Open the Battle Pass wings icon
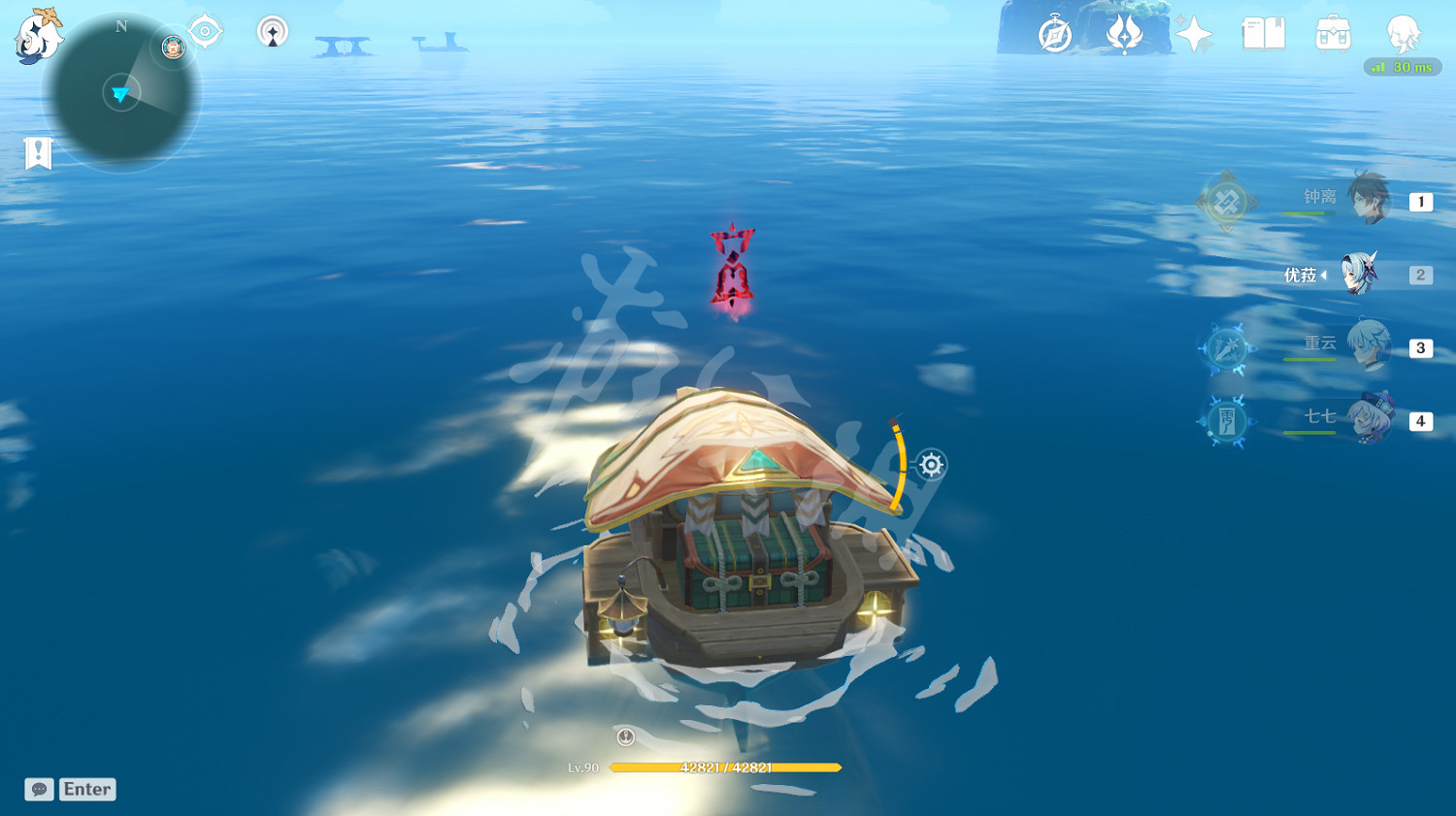The image size is (1456, 816). pyautogui.click(x=1124, y=32)
